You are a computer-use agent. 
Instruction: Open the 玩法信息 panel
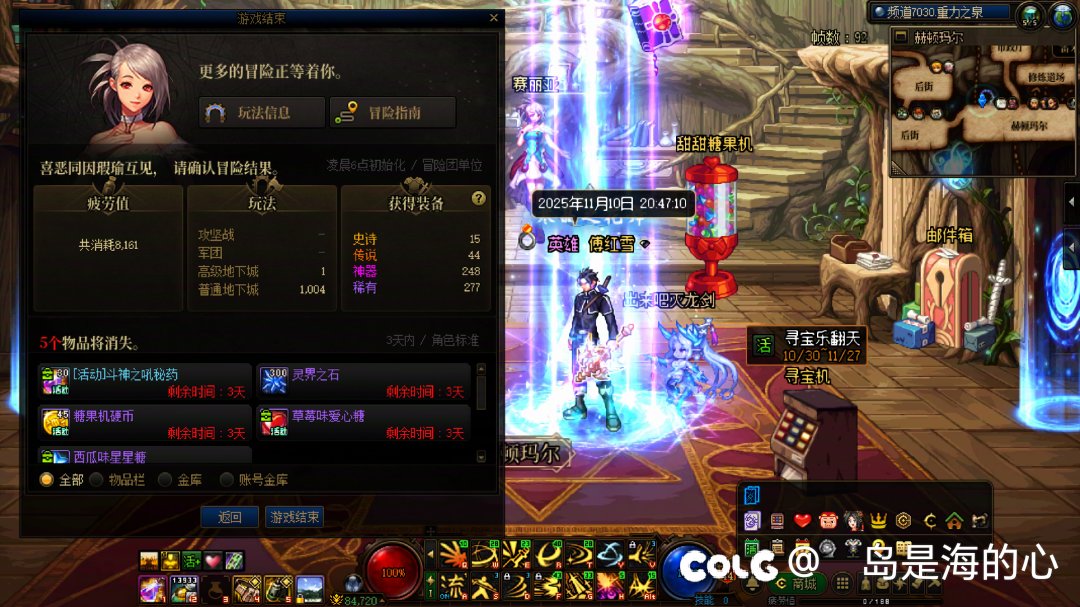[262, 113]
